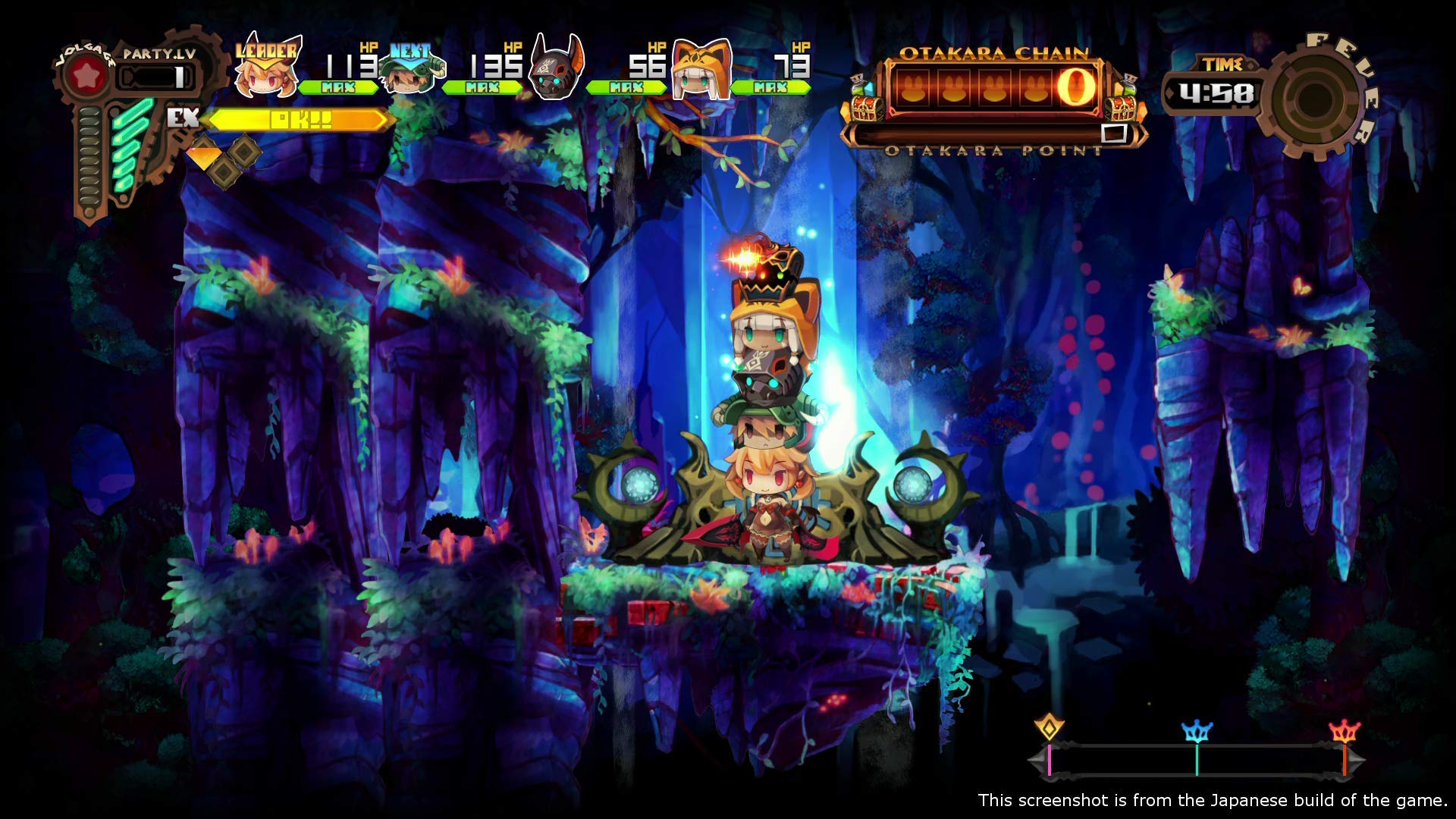Screen dimensions: 1456x819
Task: Expand the EX gauge section
Action: tap(296, 120)
